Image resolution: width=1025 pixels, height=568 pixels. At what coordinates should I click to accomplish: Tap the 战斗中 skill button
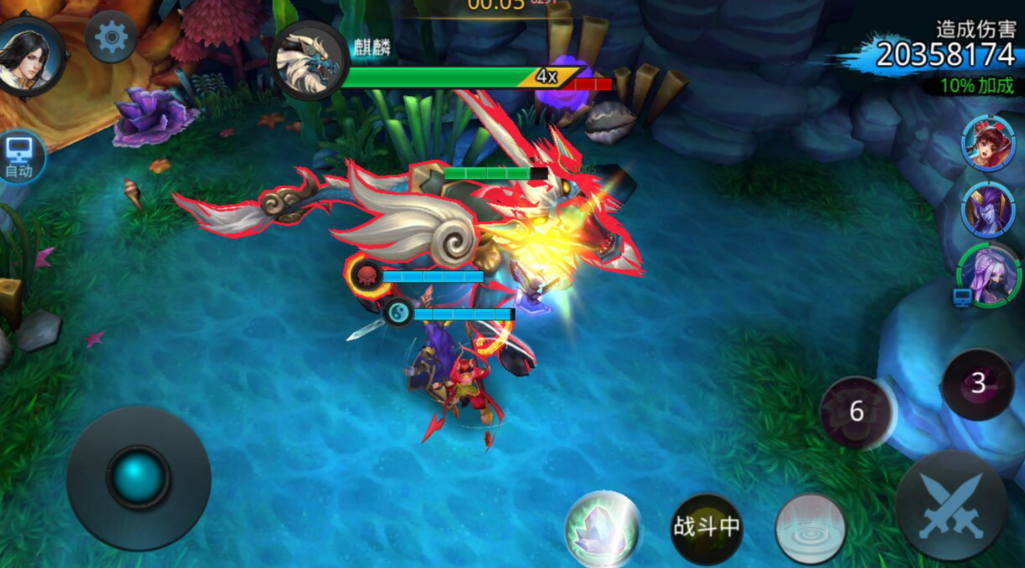(x=706, y=527)
